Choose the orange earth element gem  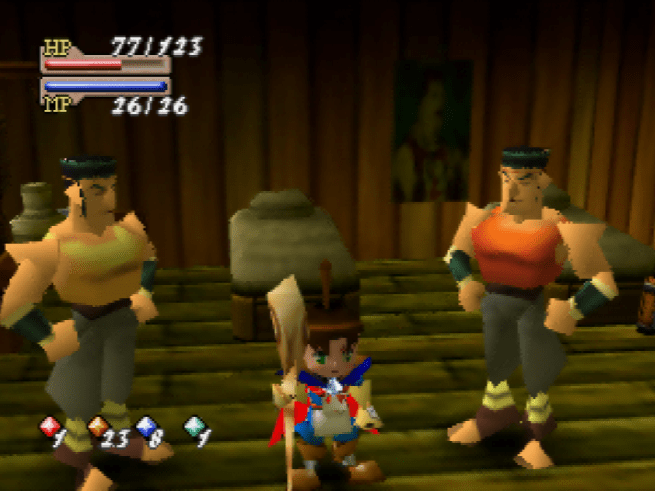point(97,427)
